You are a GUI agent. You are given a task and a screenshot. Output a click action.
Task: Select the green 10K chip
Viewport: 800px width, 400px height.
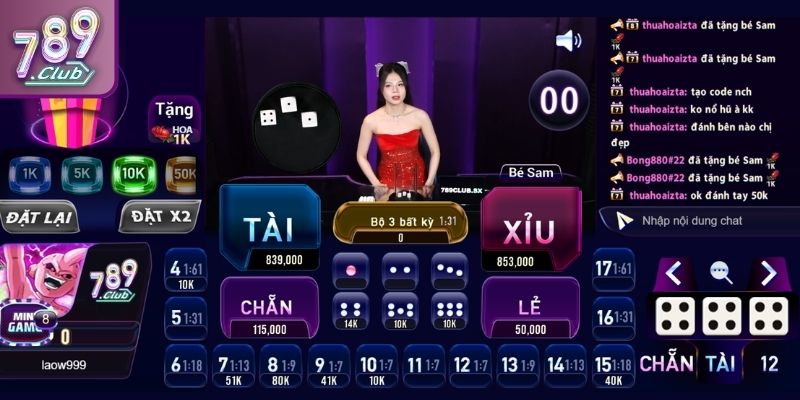pyautogui.click(x=132, y=174)
